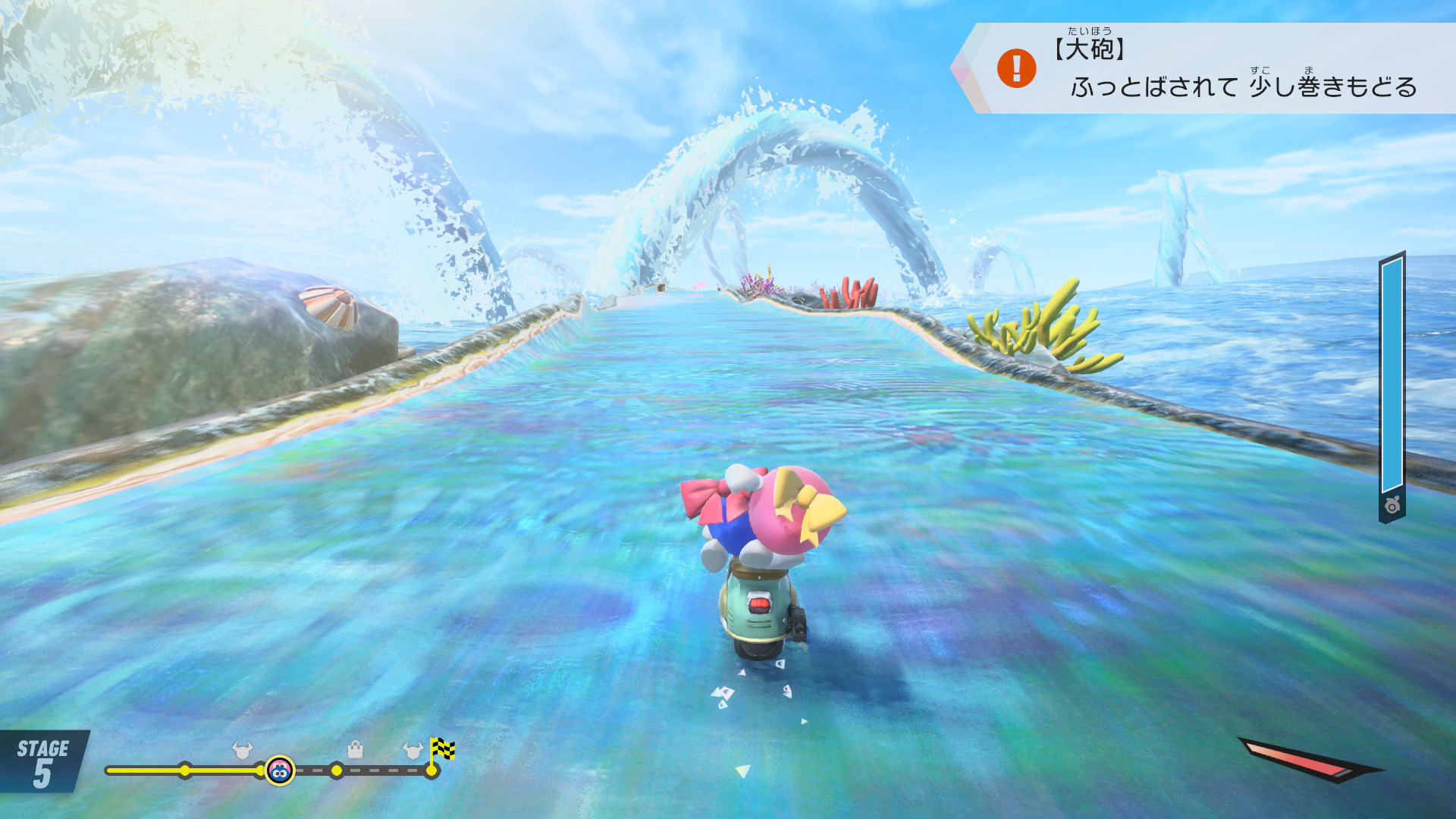The height and width of the screenshot is (819, 1456).
Task: Click the small icon beneath the blue vertical gauge
Action: pyautogui.click(x=1392, y=506)
